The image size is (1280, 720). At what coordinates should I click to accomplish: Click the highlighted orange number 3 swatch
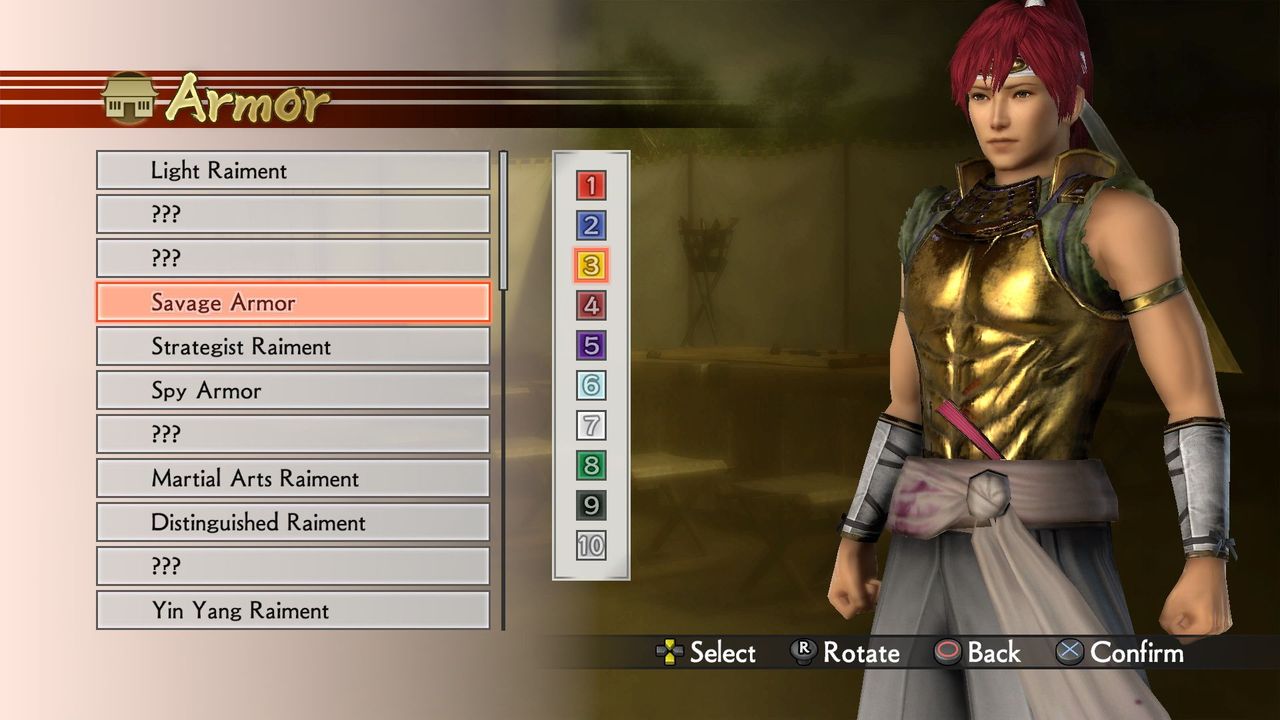pyautogui.click(x=590, y=266)
